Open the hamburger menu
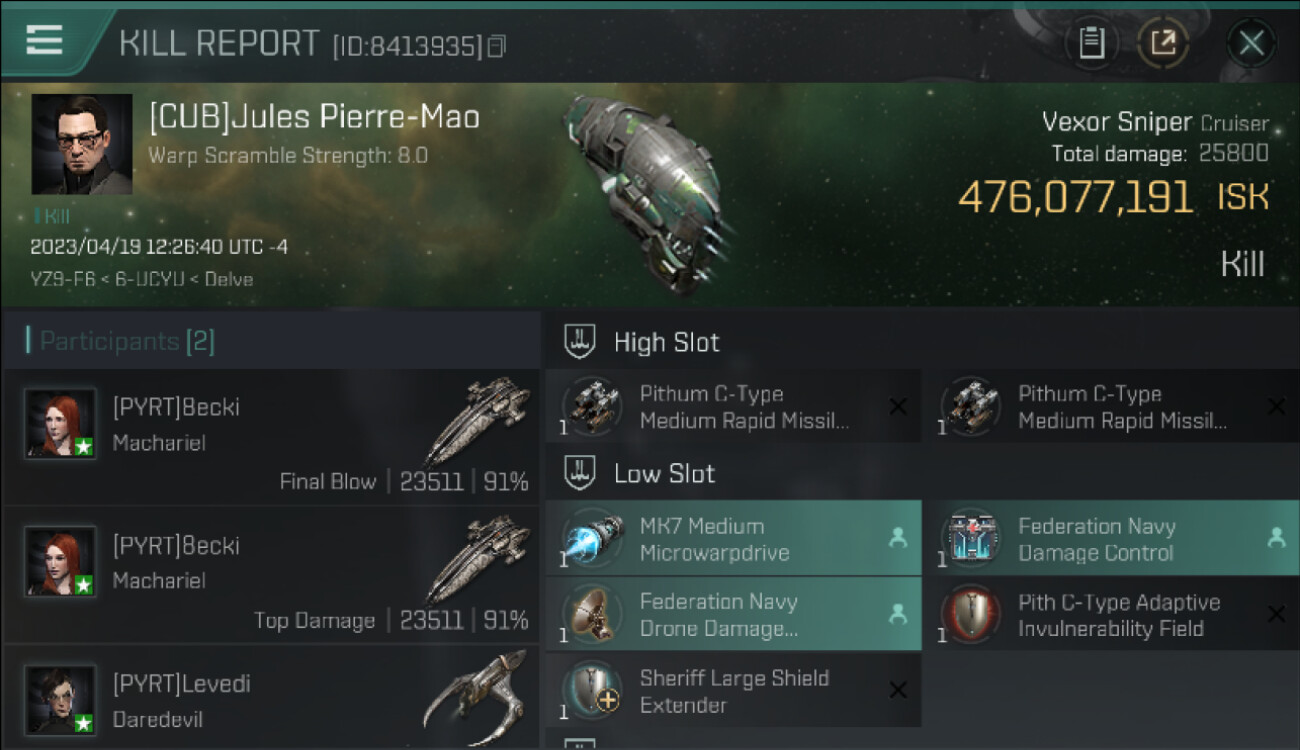 [45, 40]
